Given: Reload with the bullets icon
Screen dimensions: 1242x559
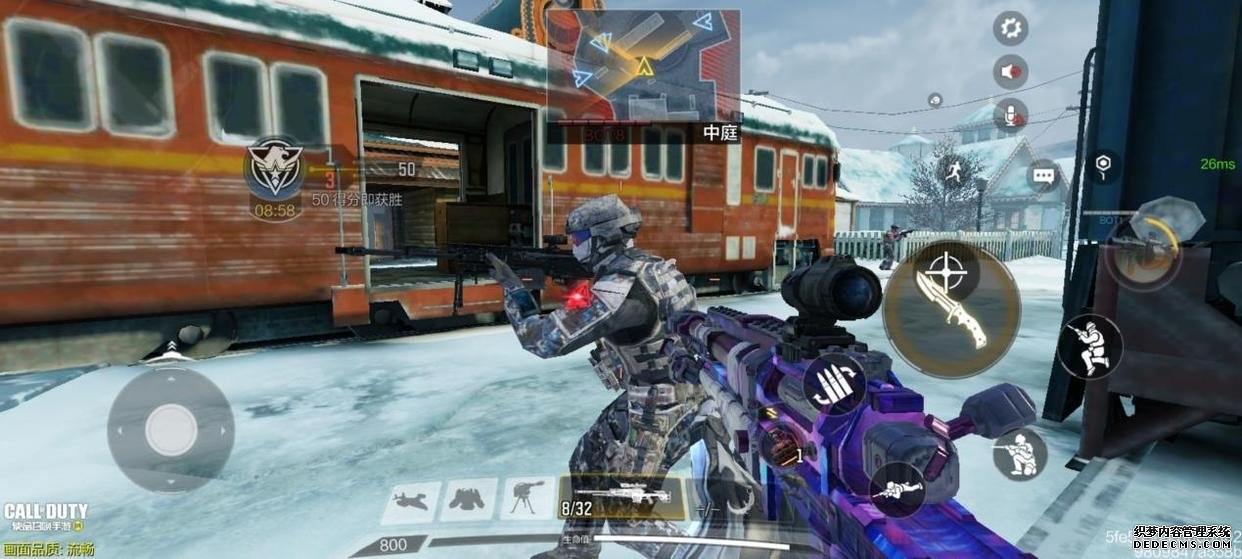Looking at the screenshot, I should [x=834, y=383].
